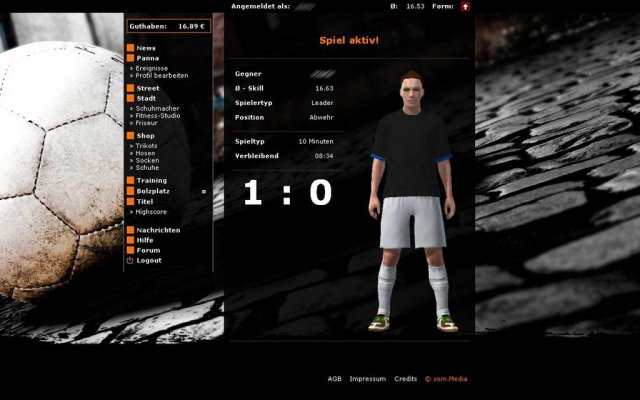Open the Training section

point(153,180)
